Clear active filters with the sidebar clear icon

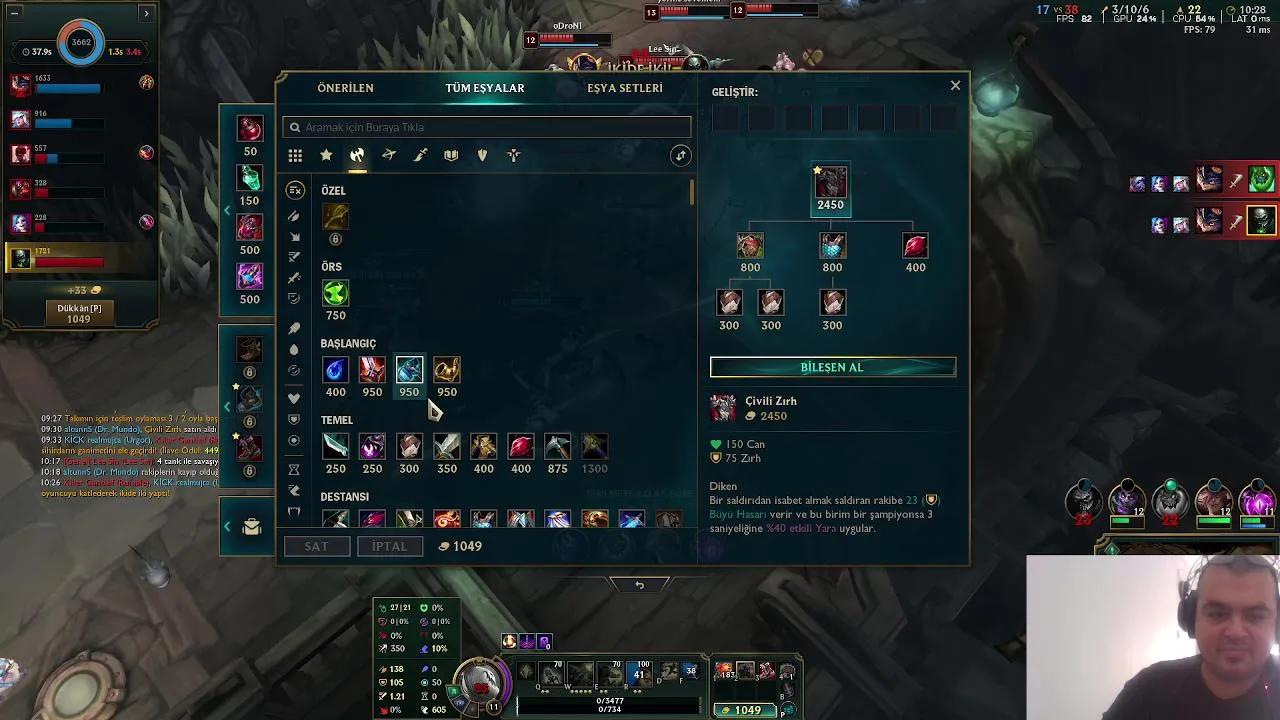[294, 191]
